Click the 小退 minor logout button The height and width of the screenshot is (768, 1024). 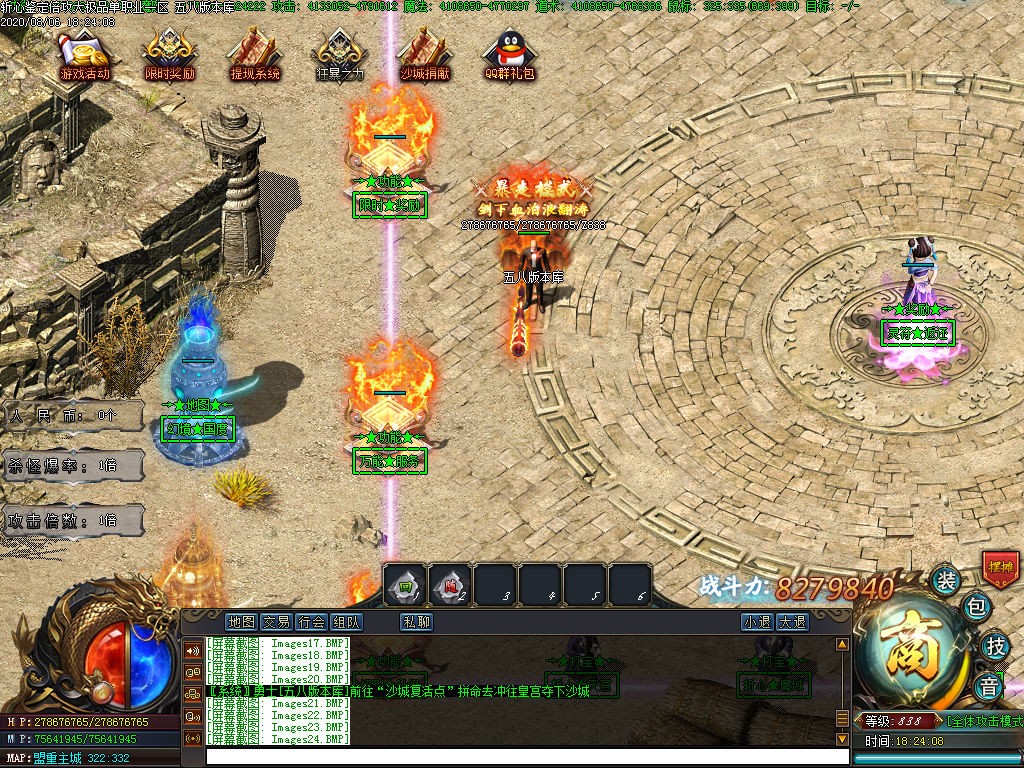[757, 621]
